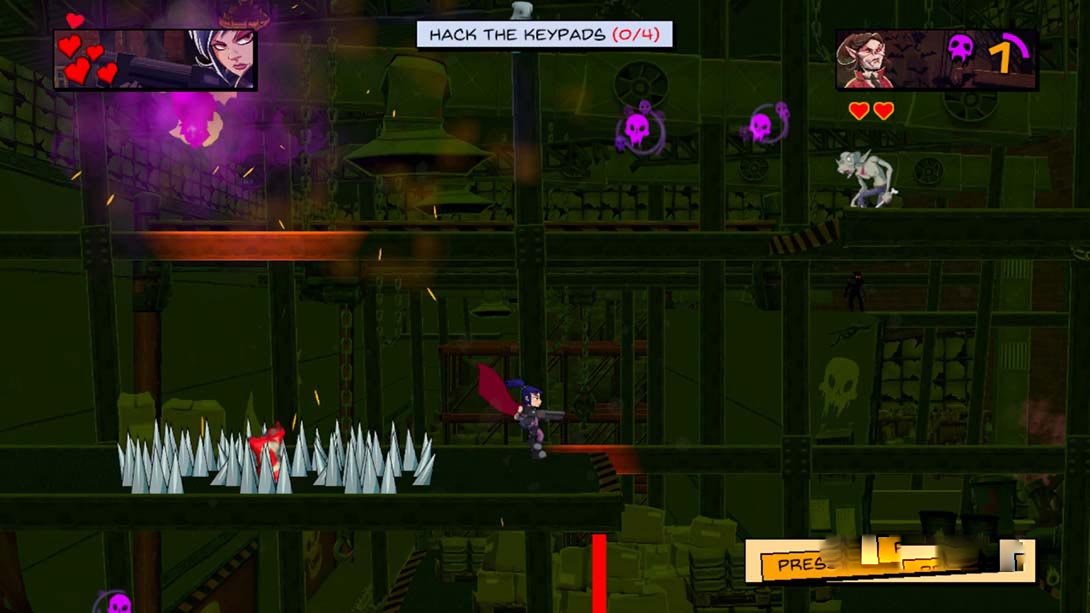
Task: Click the Hack the Keypads objective tracker
Action: pyautogui.click(x=544, y=35)
